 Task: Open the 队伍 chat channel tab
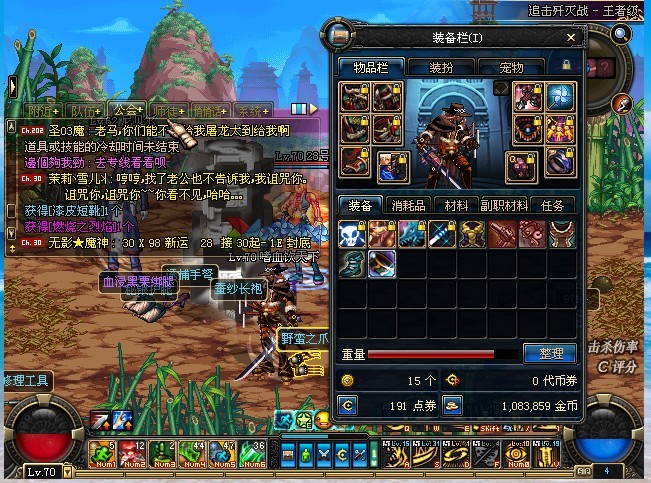85,110
